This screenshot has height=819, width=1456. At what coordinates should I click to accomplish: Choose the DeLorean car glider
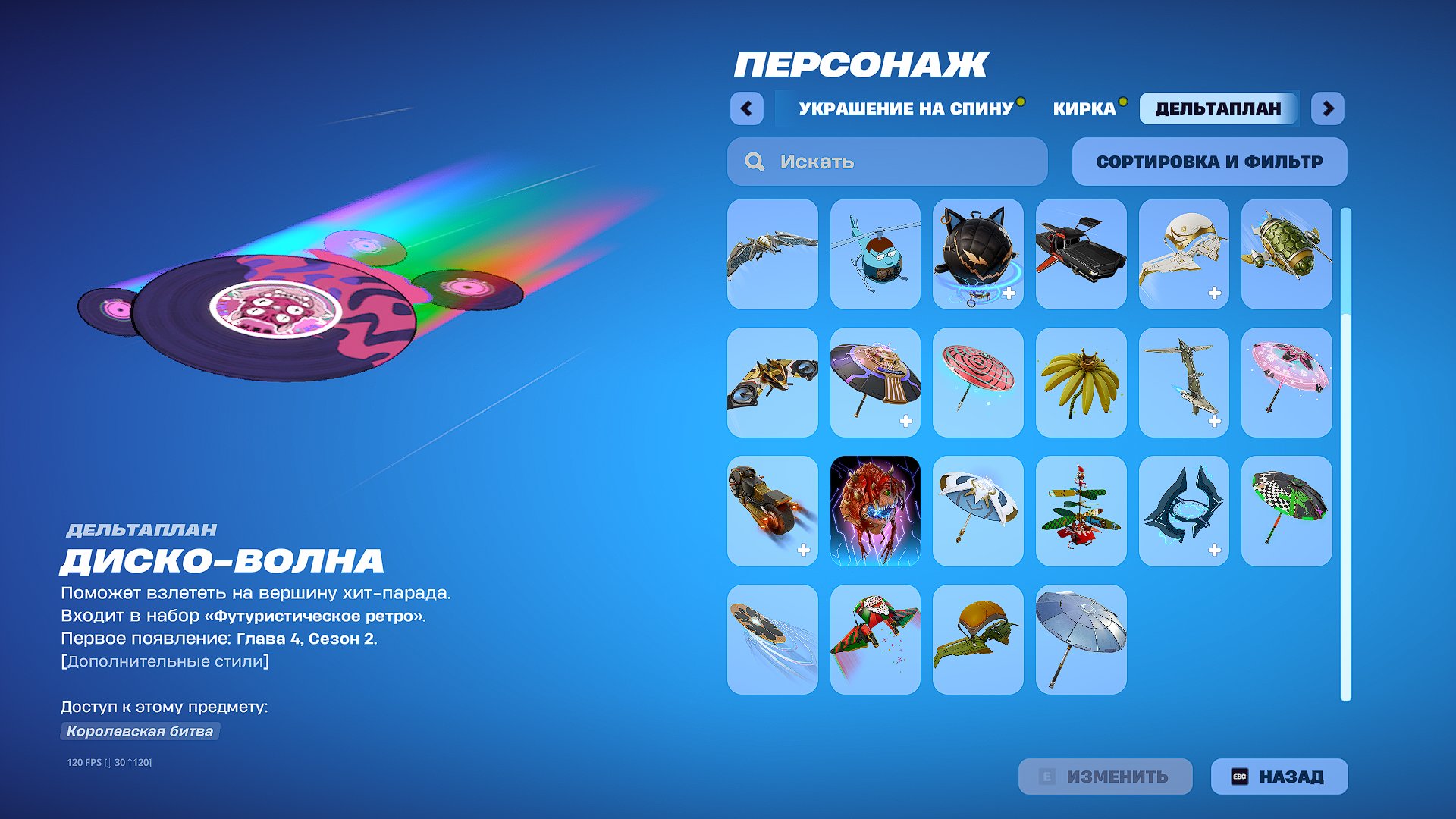click(1081, 254)
